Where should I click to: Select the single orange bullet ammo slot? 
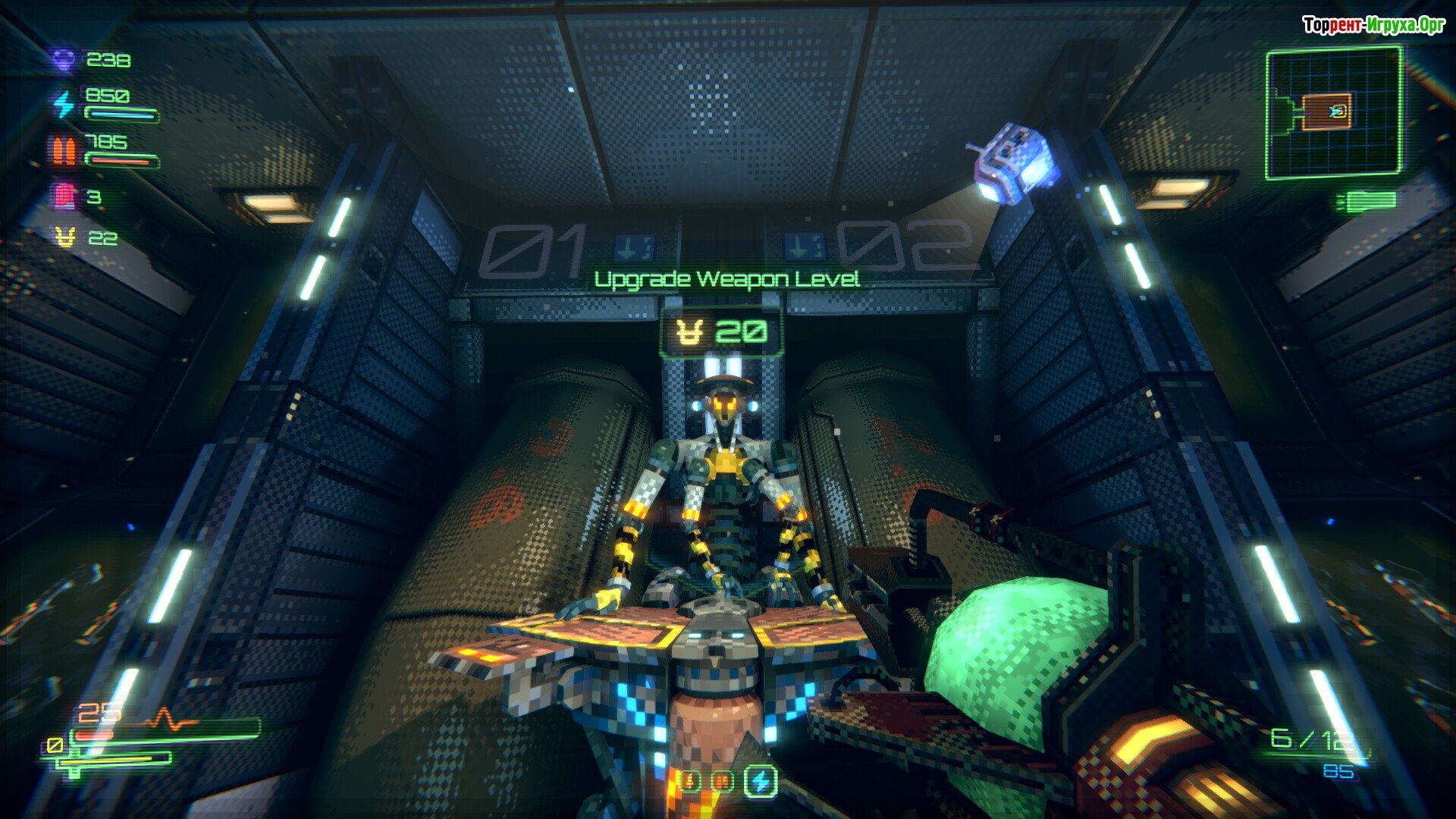pyautogui.click(x=690, y=780)
